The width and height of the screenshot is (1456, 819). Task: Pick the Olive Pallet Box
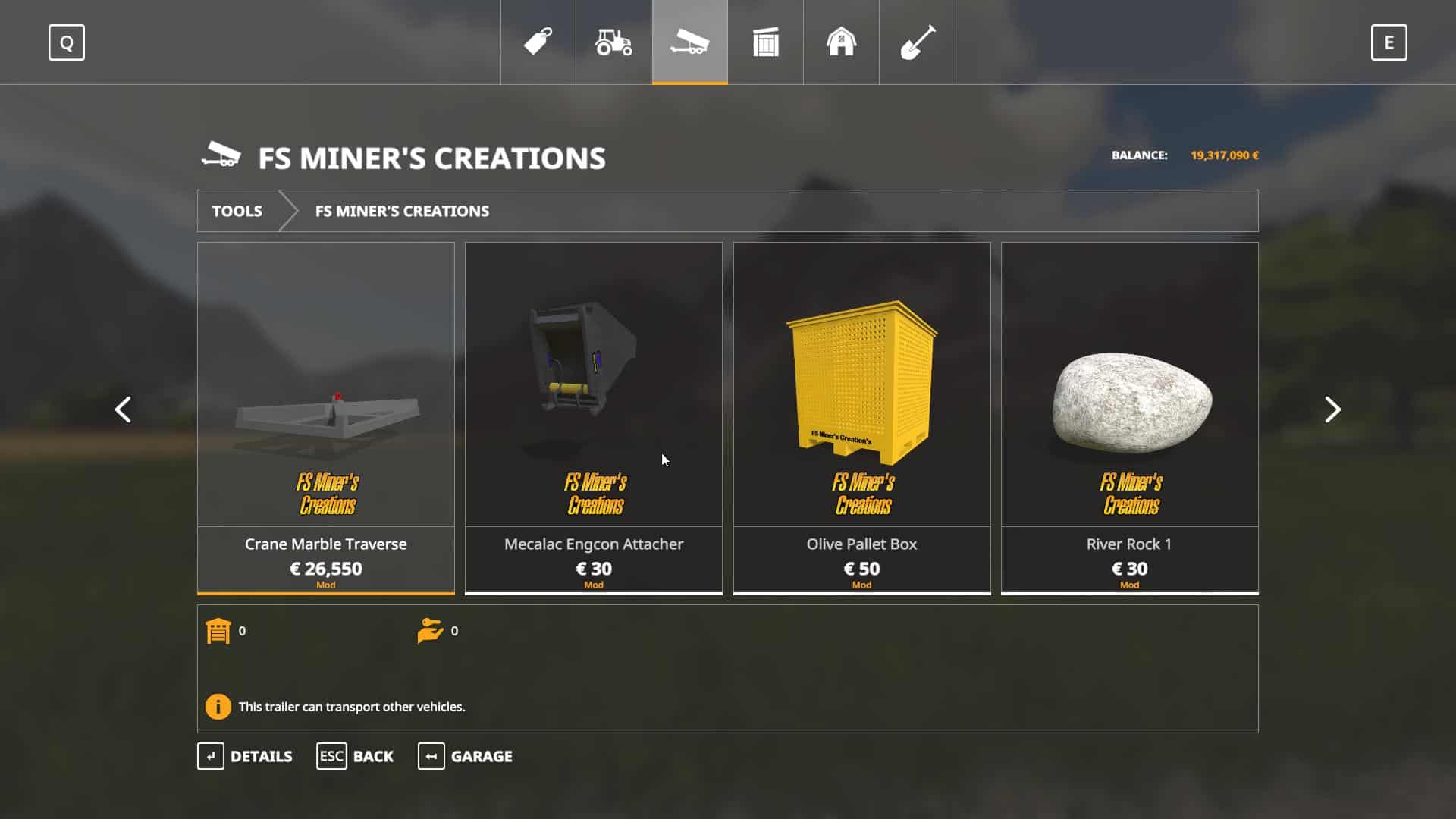tap(861, 417)
